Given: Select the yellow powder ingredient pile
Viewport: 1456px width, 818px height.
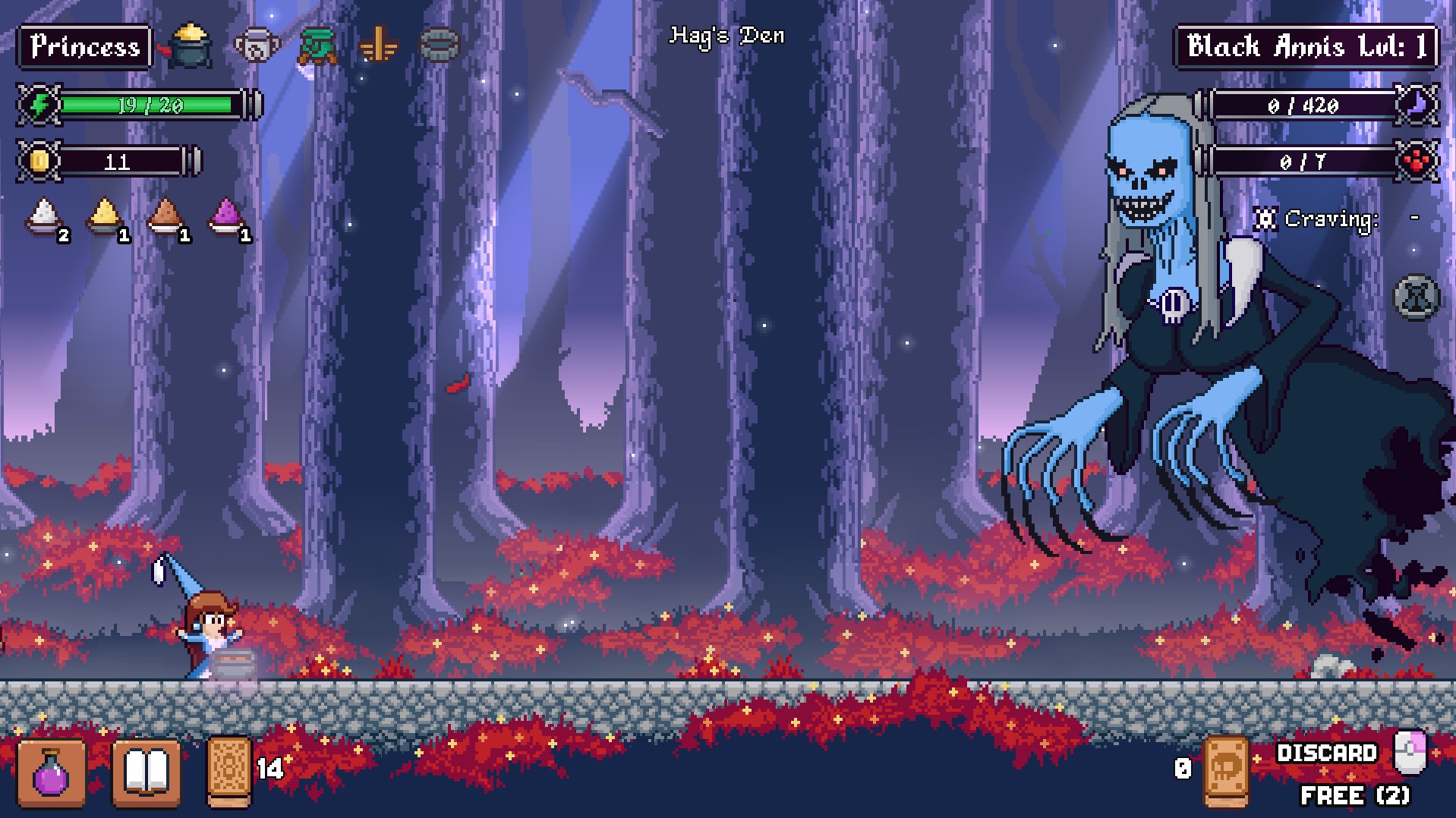Looking at the screenshot, I should (x=106, y=218).
